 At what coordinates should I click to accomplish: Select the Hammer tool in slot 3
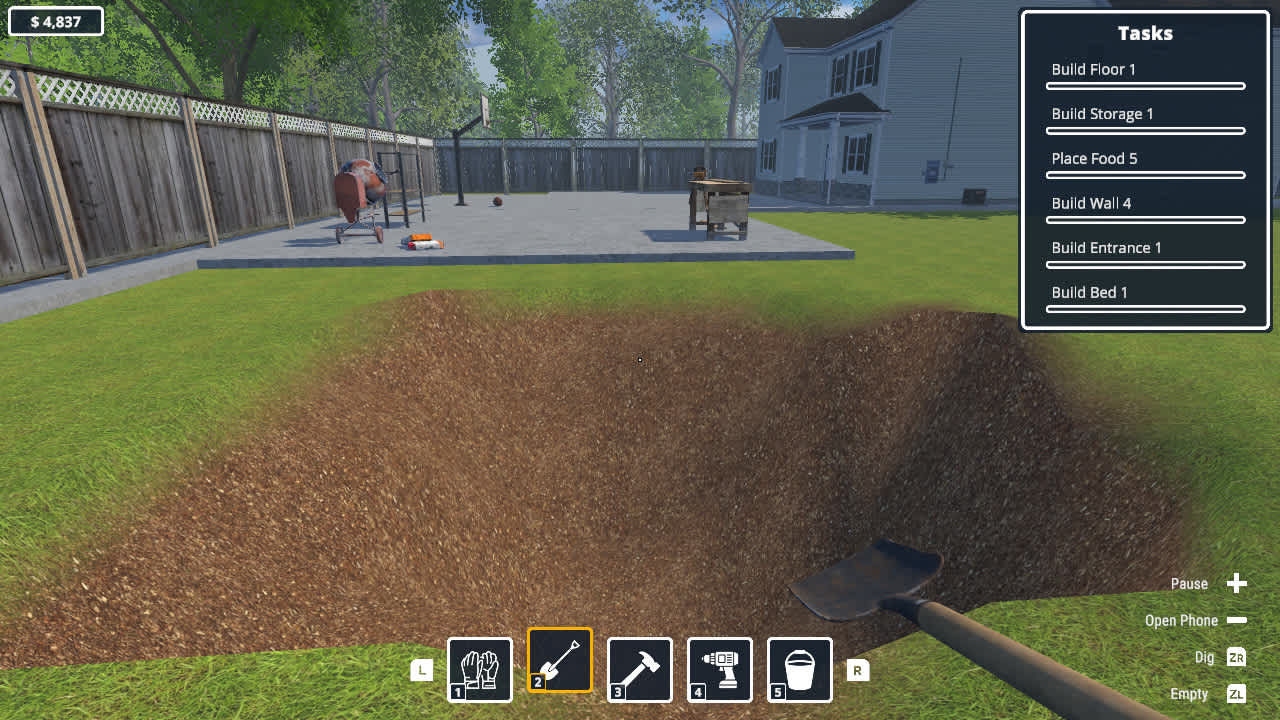tap(639, 669)
